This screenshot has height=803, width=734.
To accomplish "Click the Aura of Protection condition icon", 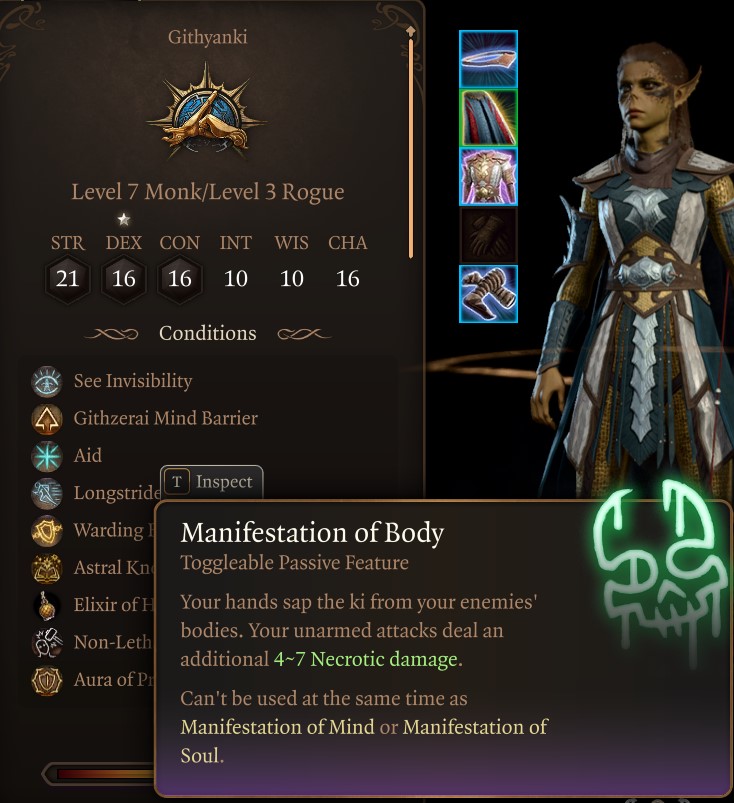I will [47, 680].
